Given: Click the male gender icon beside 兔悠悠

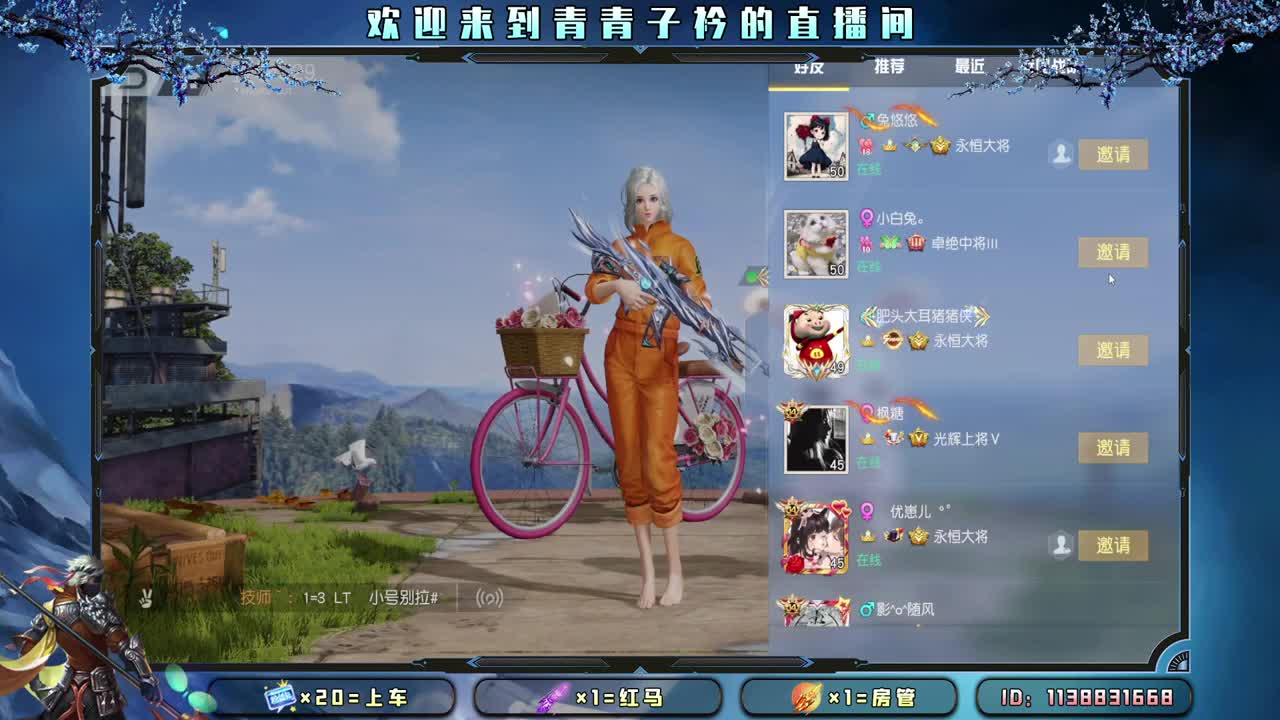Looking at the screenshot, I should coord(866,120).
